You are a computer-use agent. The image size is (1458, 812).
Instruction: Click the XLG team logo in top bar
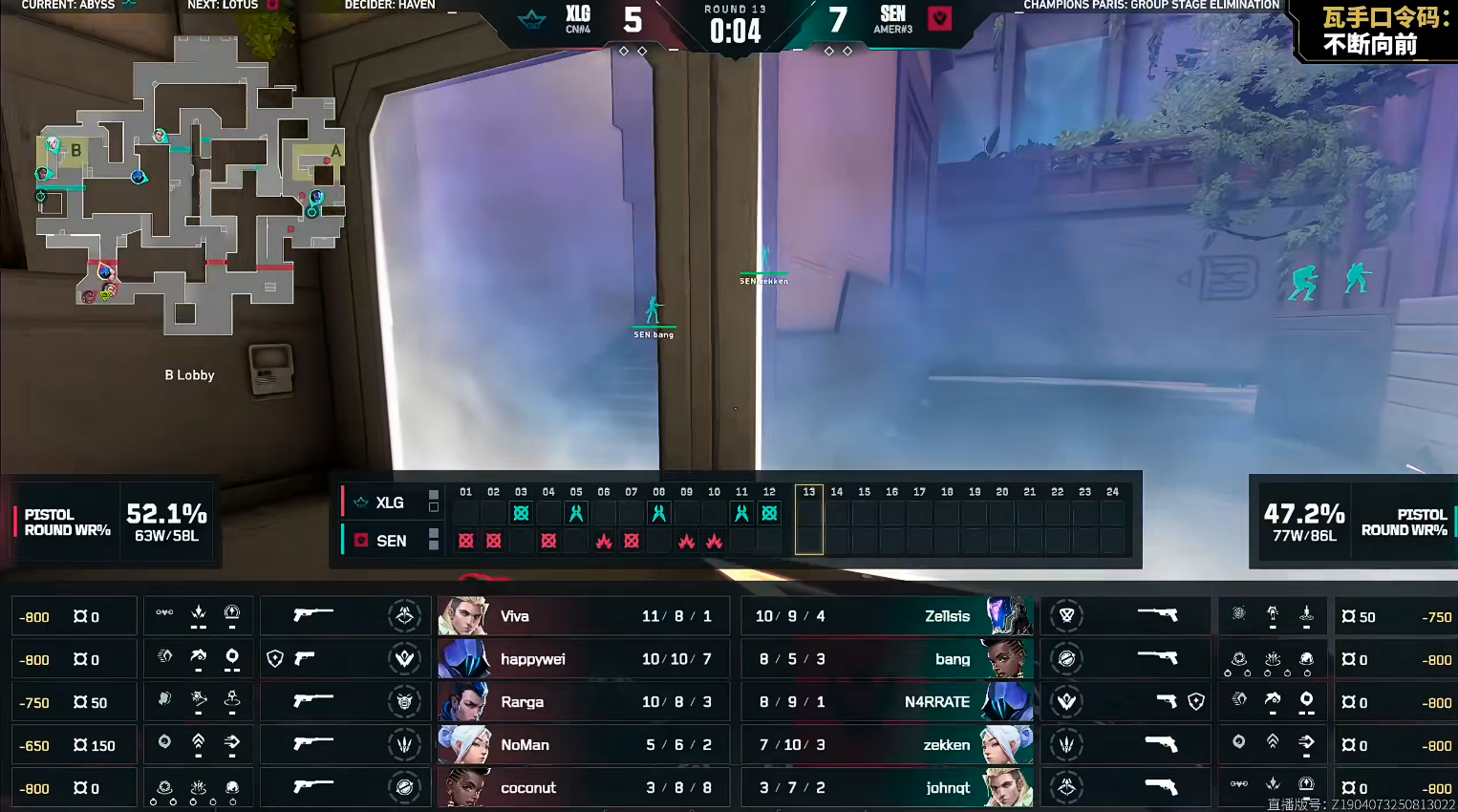pos(531,18)
